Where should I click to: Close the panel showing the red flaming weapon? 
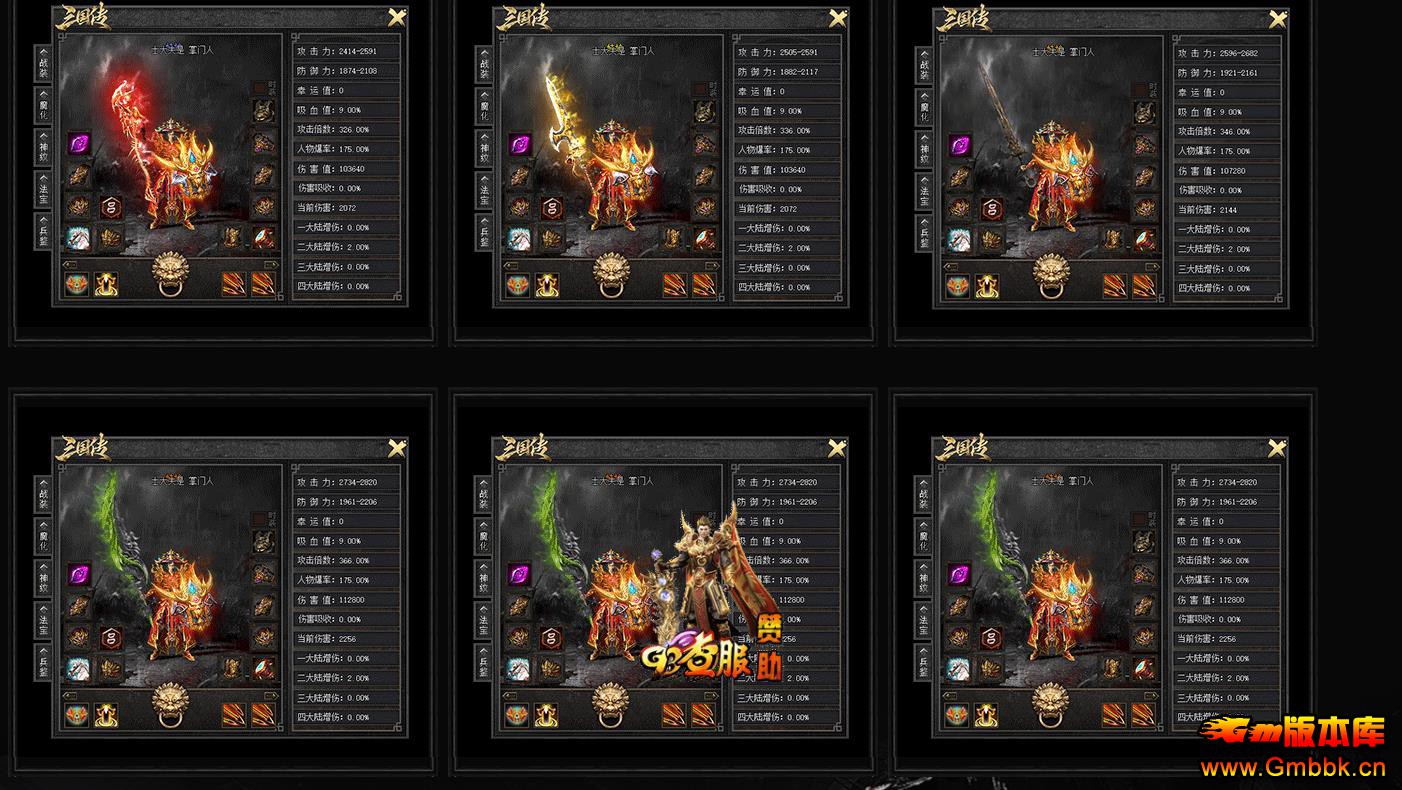pos(397,17)
